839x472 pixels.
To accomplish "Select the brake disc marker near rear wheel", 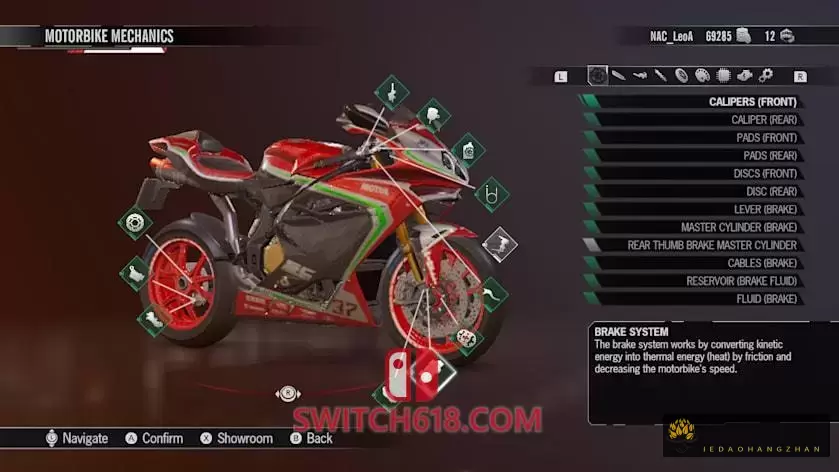I will [135, 221].
